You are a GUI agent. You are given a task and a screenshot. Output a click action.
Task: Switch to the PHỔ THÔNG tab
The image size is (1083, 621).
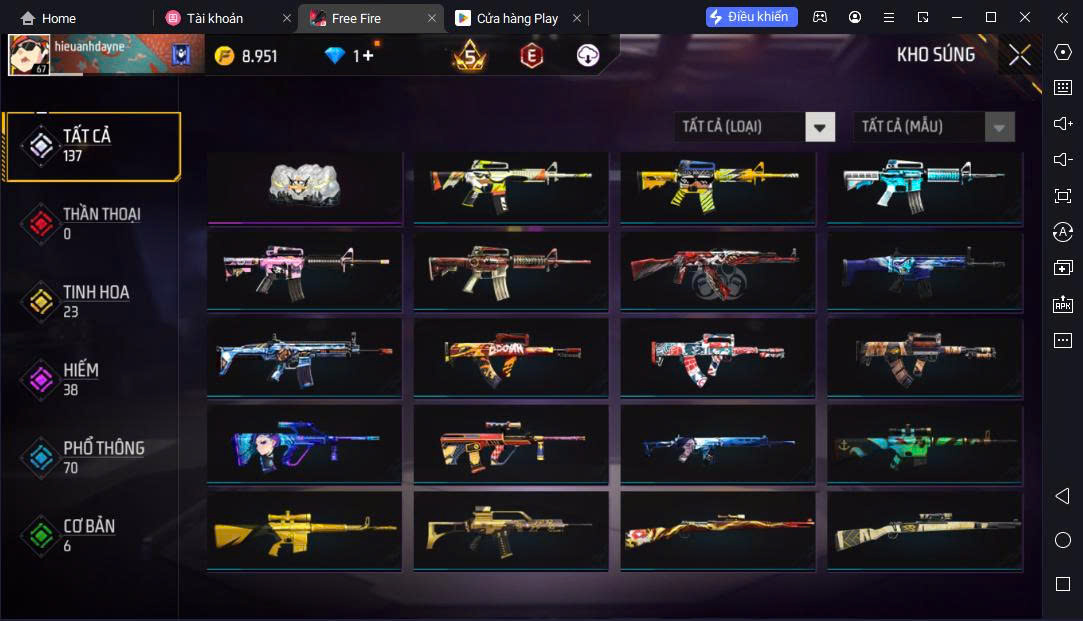[x=92, y=457]
